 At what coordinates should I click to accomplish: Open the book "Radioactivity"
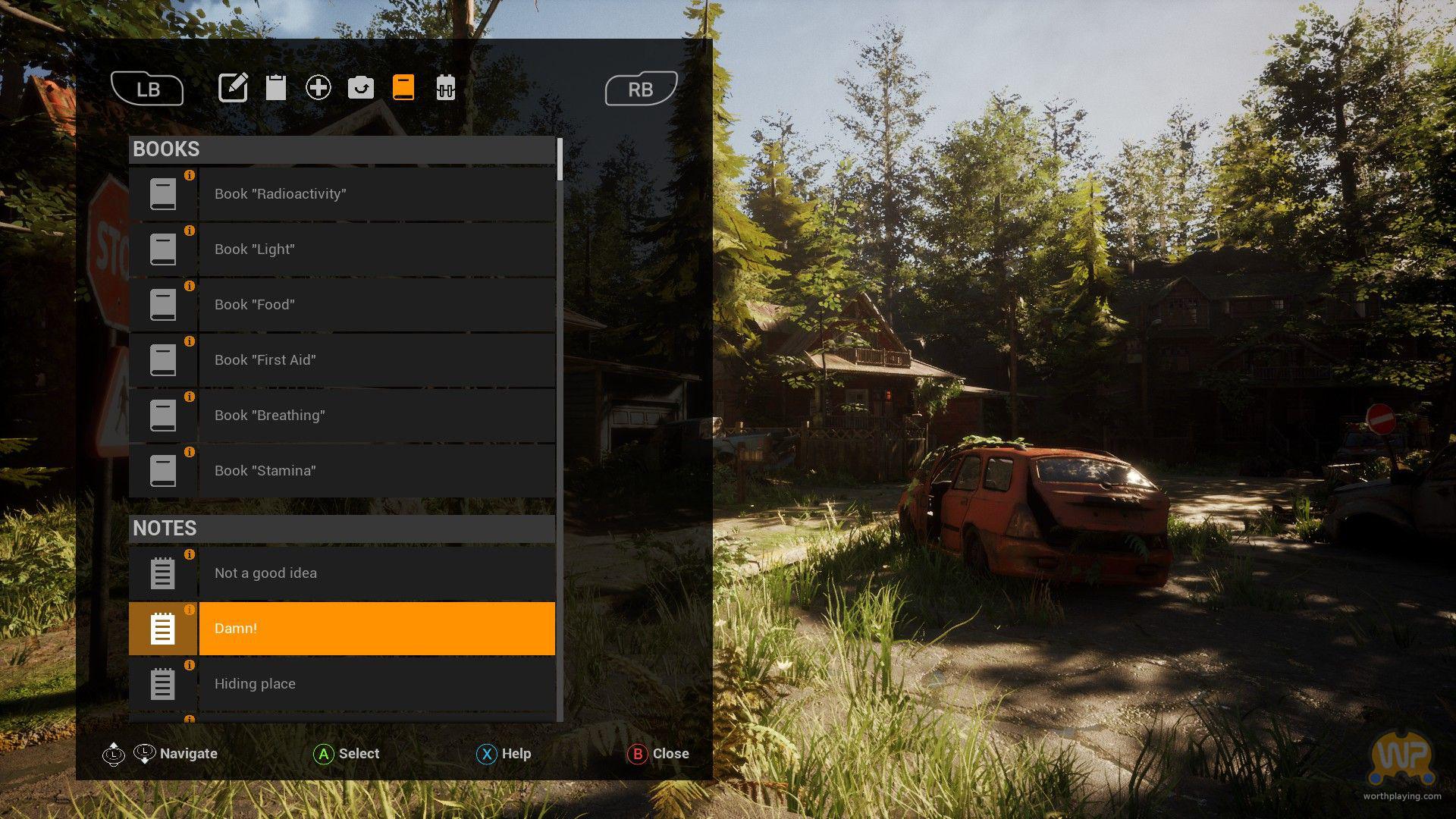tap(343, 194)
